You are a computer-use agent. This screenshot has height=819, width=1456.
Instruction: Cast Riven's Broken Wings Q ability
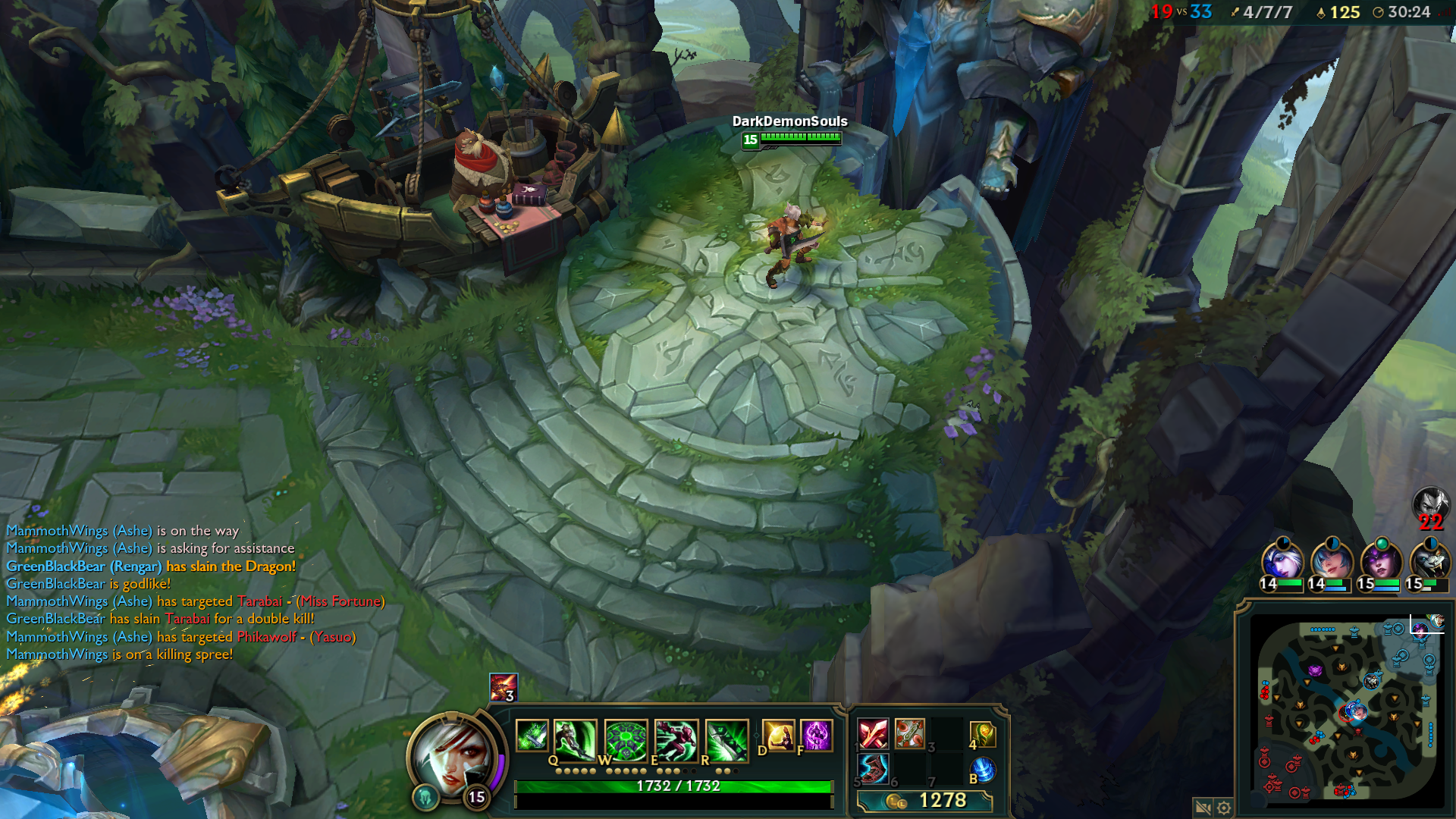click(575, 739)
